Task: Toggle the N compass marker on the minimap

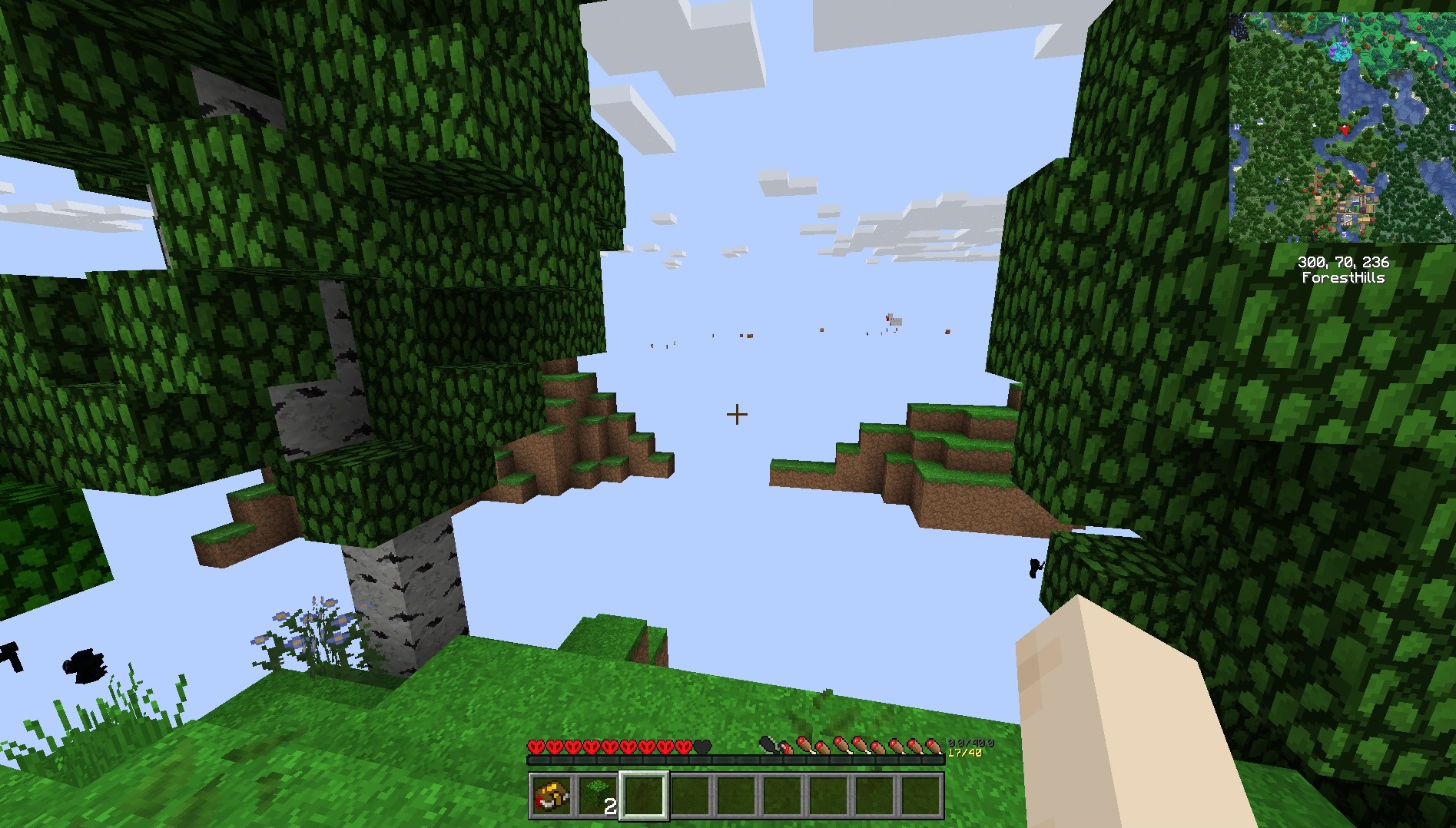Action: 1345,19
